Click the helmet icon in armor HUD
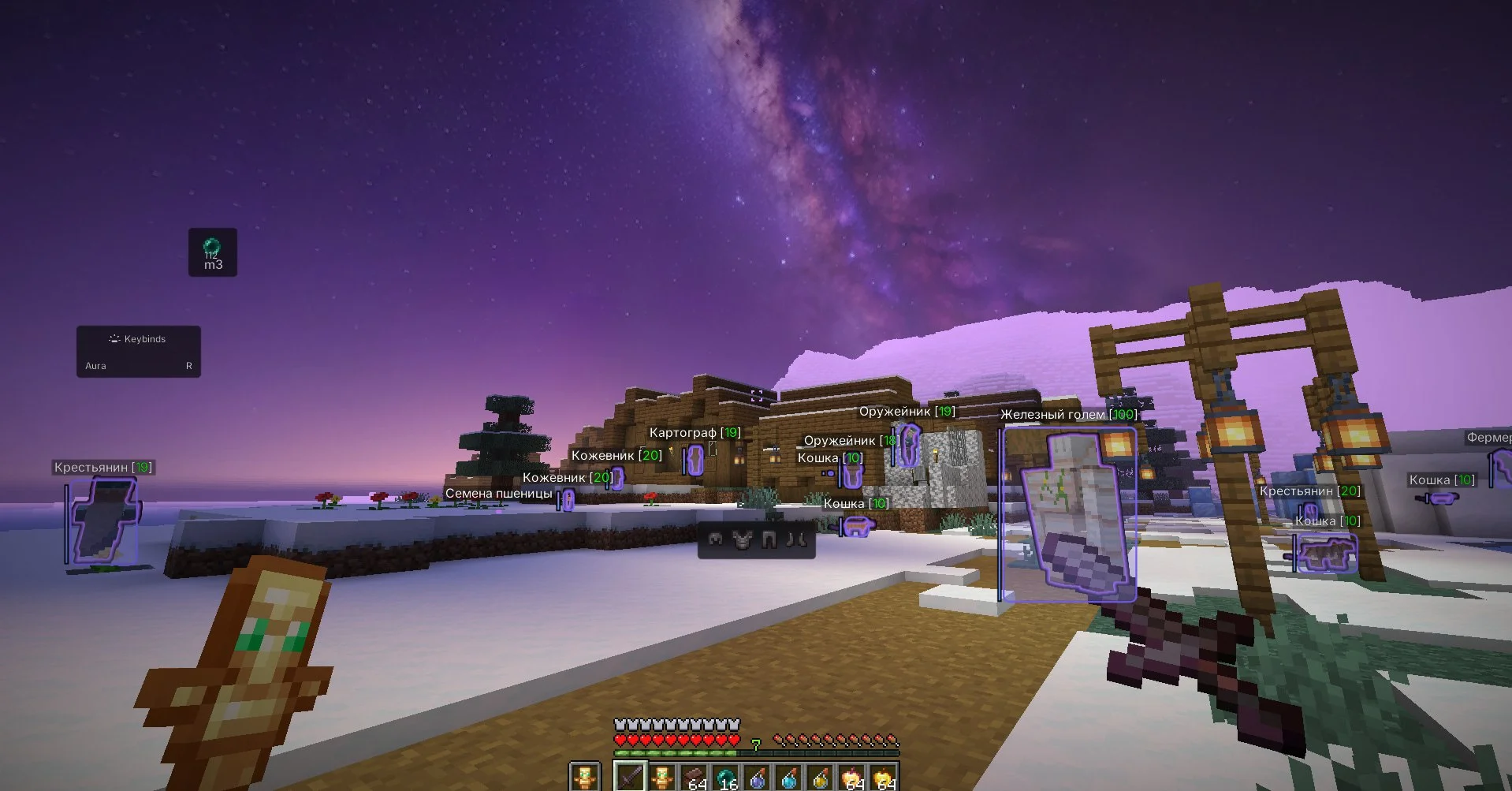The height and width of the screenshot is (791, 1512). pyautogui.click(x=716, y=539)
